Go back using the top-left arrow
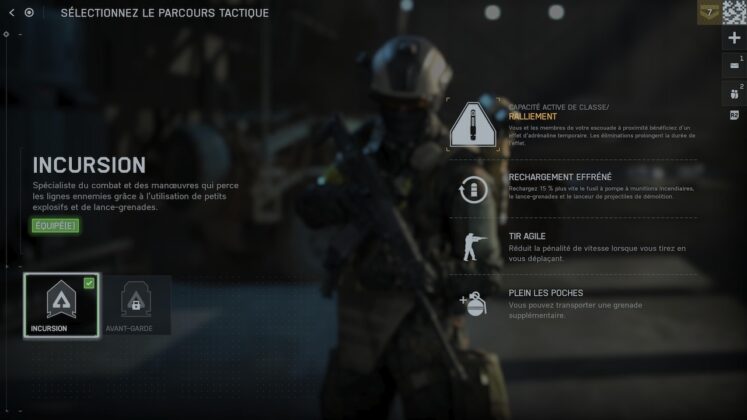 click(x=11, y=13)
